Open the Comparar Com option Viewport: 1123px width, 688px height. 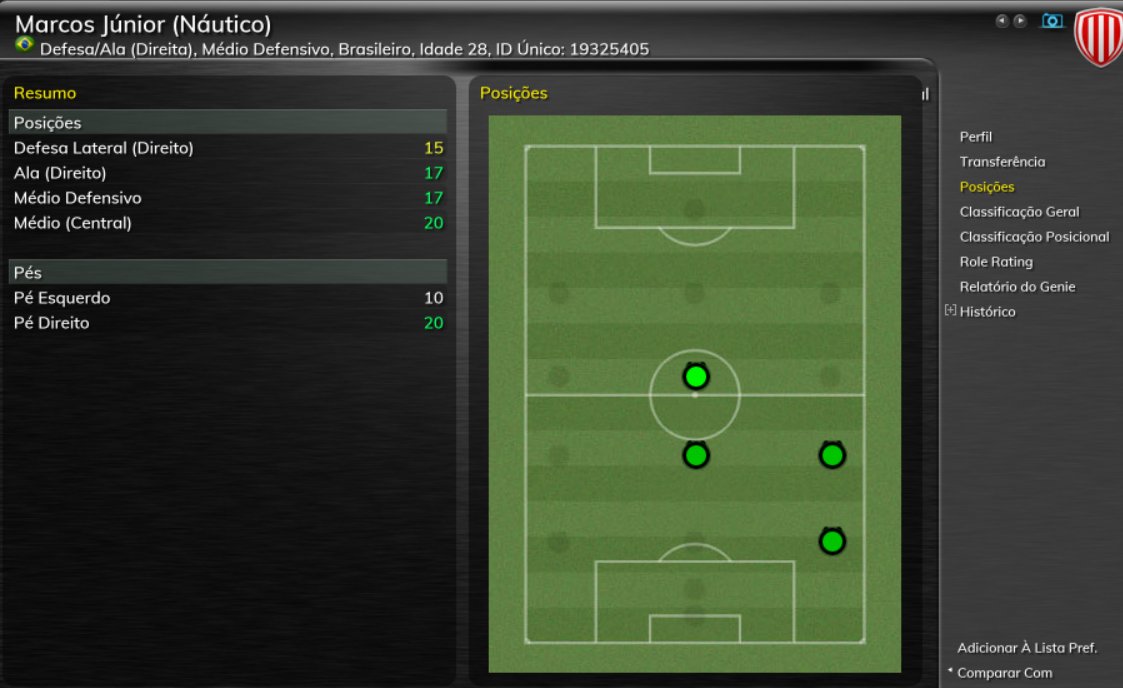[1004, 673]
